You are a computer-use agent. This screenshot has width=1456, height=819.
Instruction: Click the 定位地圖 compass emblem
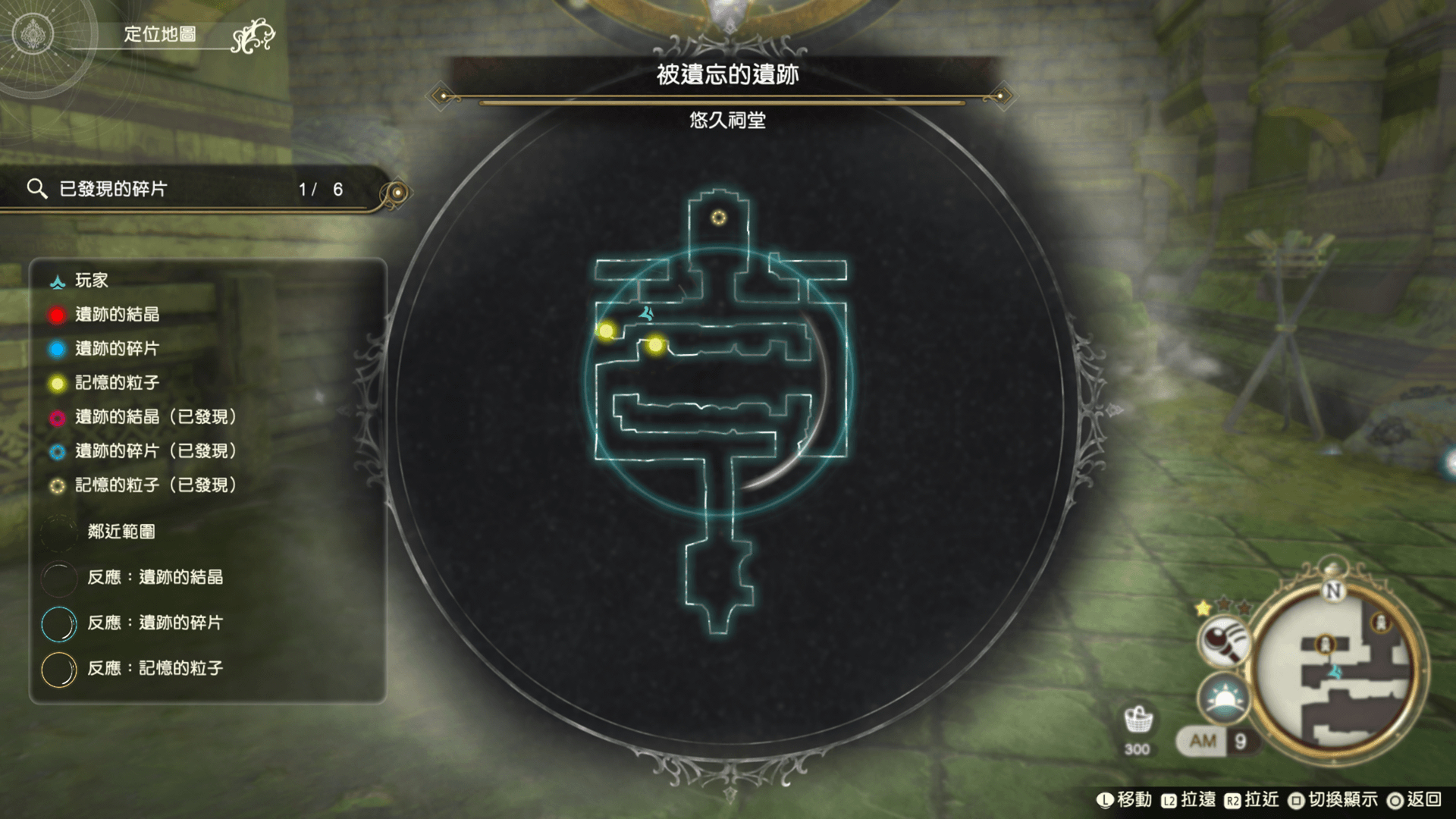tap(33, 35)
